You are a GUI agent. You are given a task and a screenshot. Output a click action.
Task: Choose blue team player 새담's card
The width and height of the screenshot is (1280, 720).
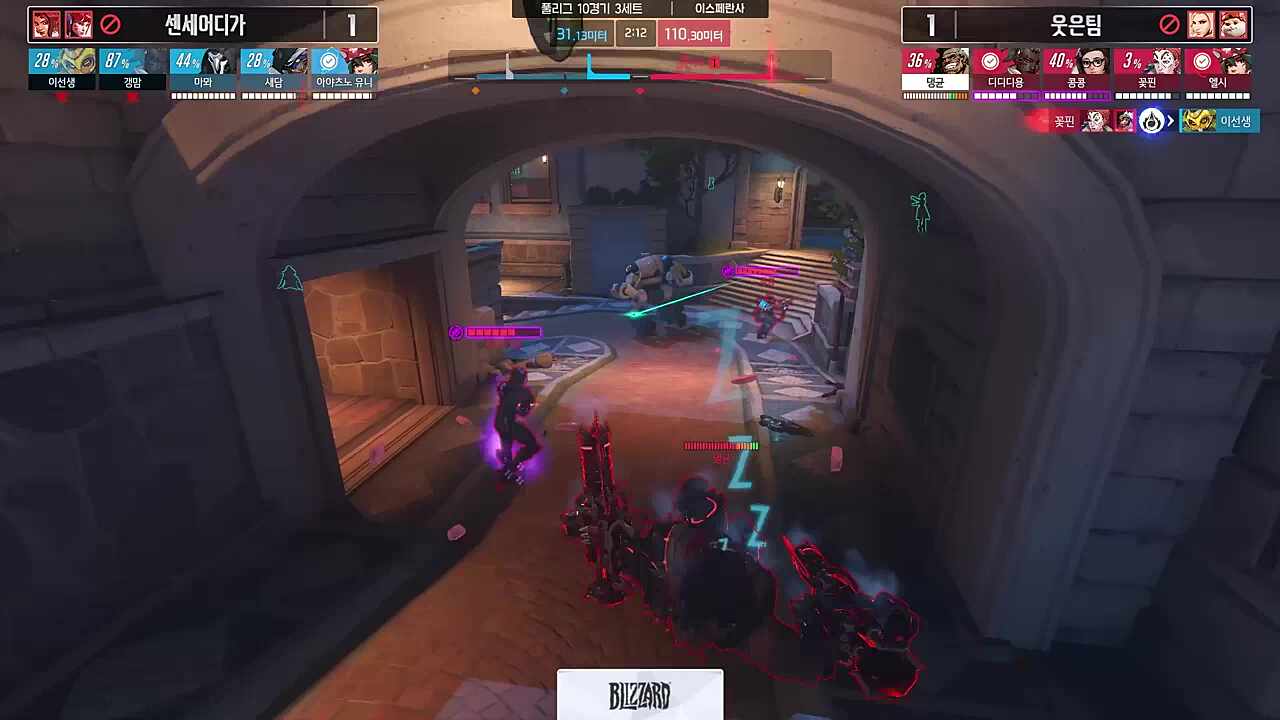click(274, 70)
